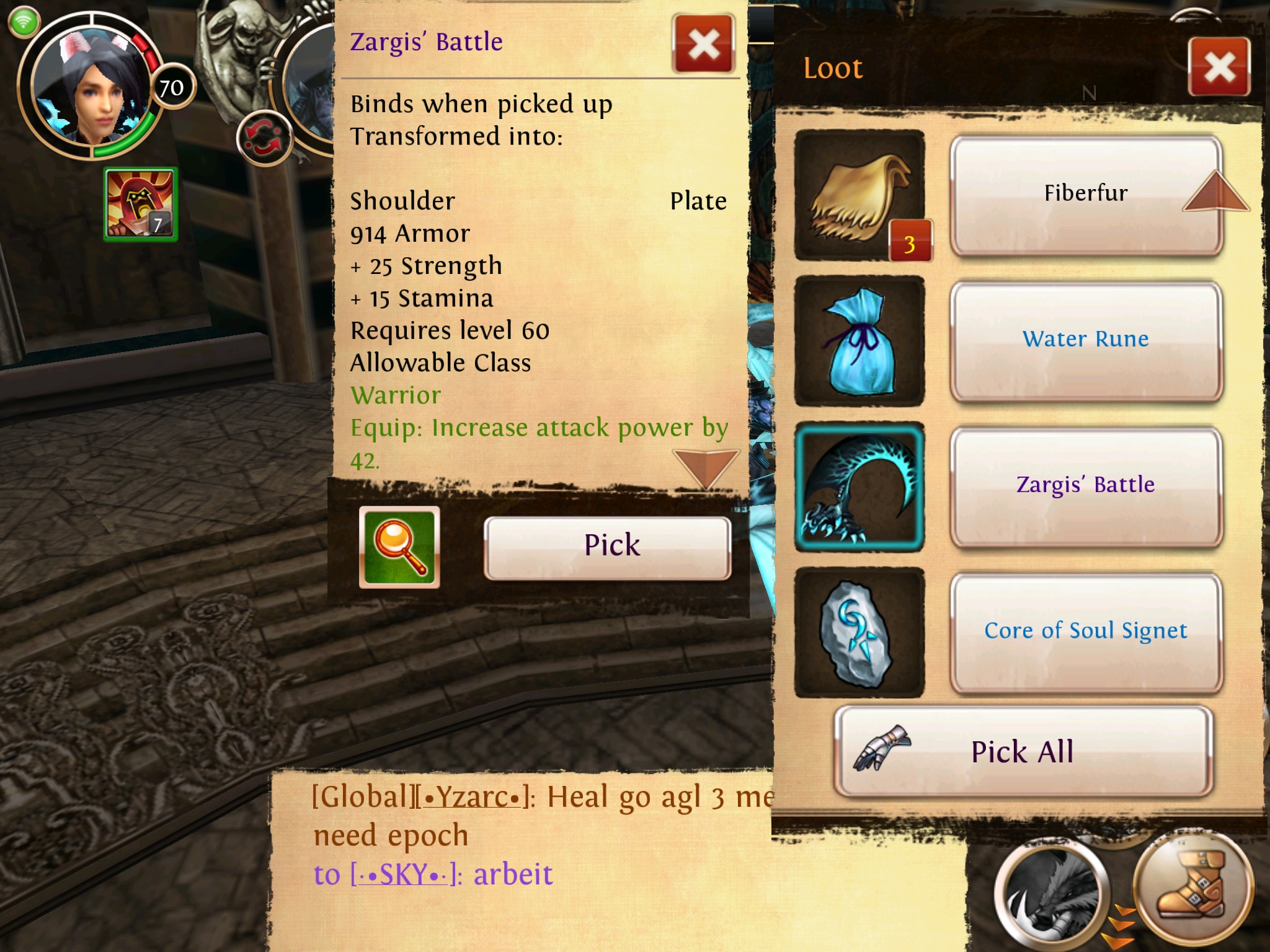1270x952 pixels.
Task: Click the Zargis' Battle shoulder icon
Action: pyautogui.click(x=859, y=487)
